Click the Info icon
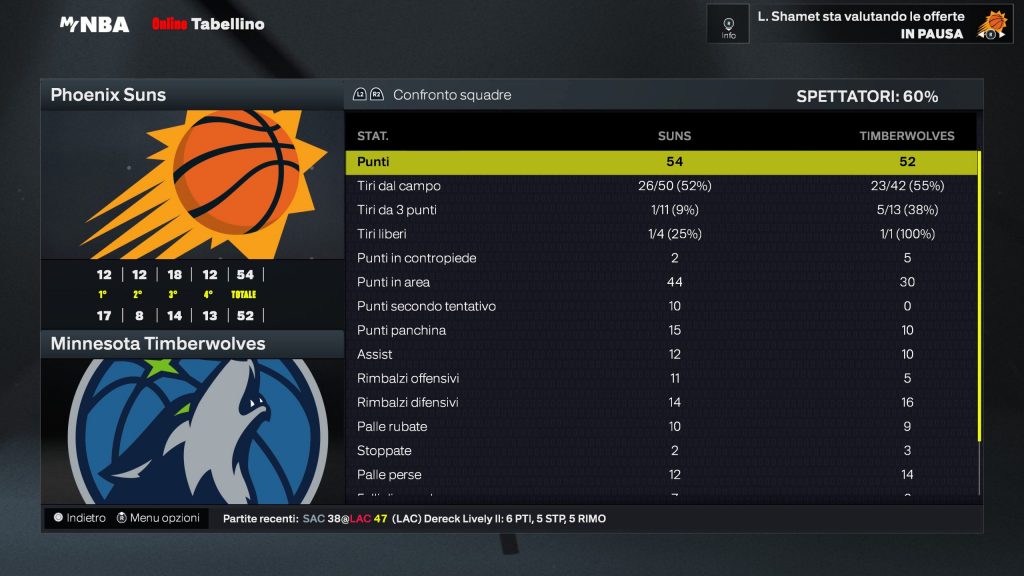 (x=728, y=24)
